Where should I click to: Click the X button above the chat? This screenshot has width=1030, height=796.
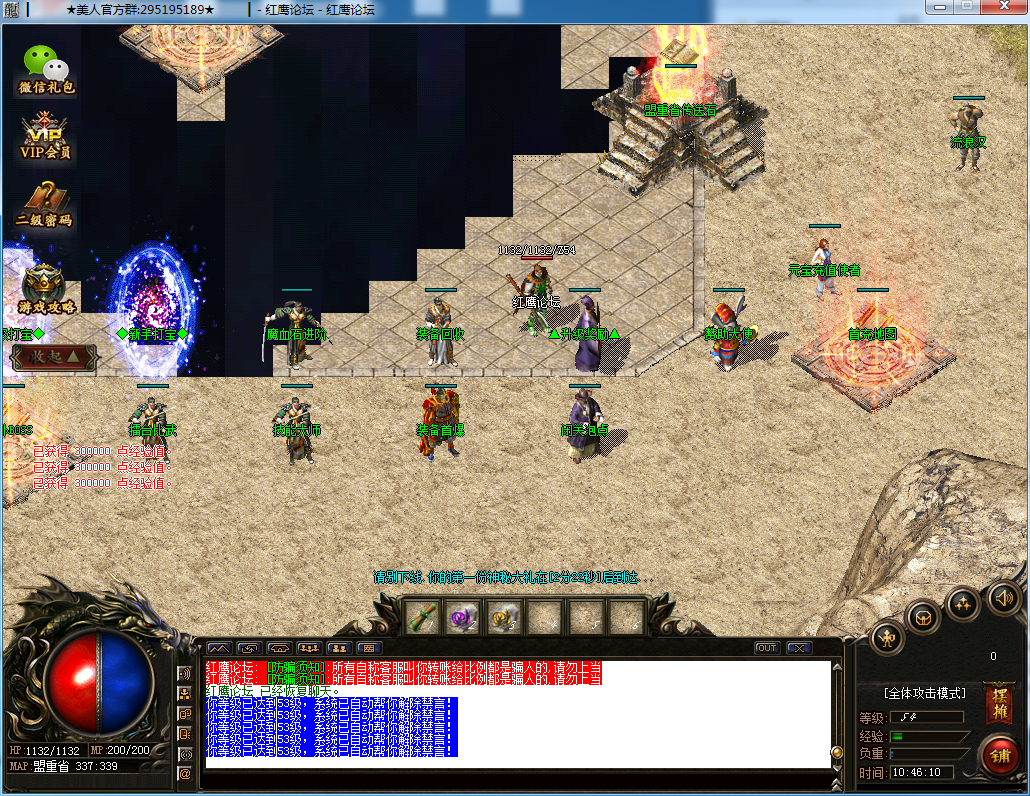[798, 648]
